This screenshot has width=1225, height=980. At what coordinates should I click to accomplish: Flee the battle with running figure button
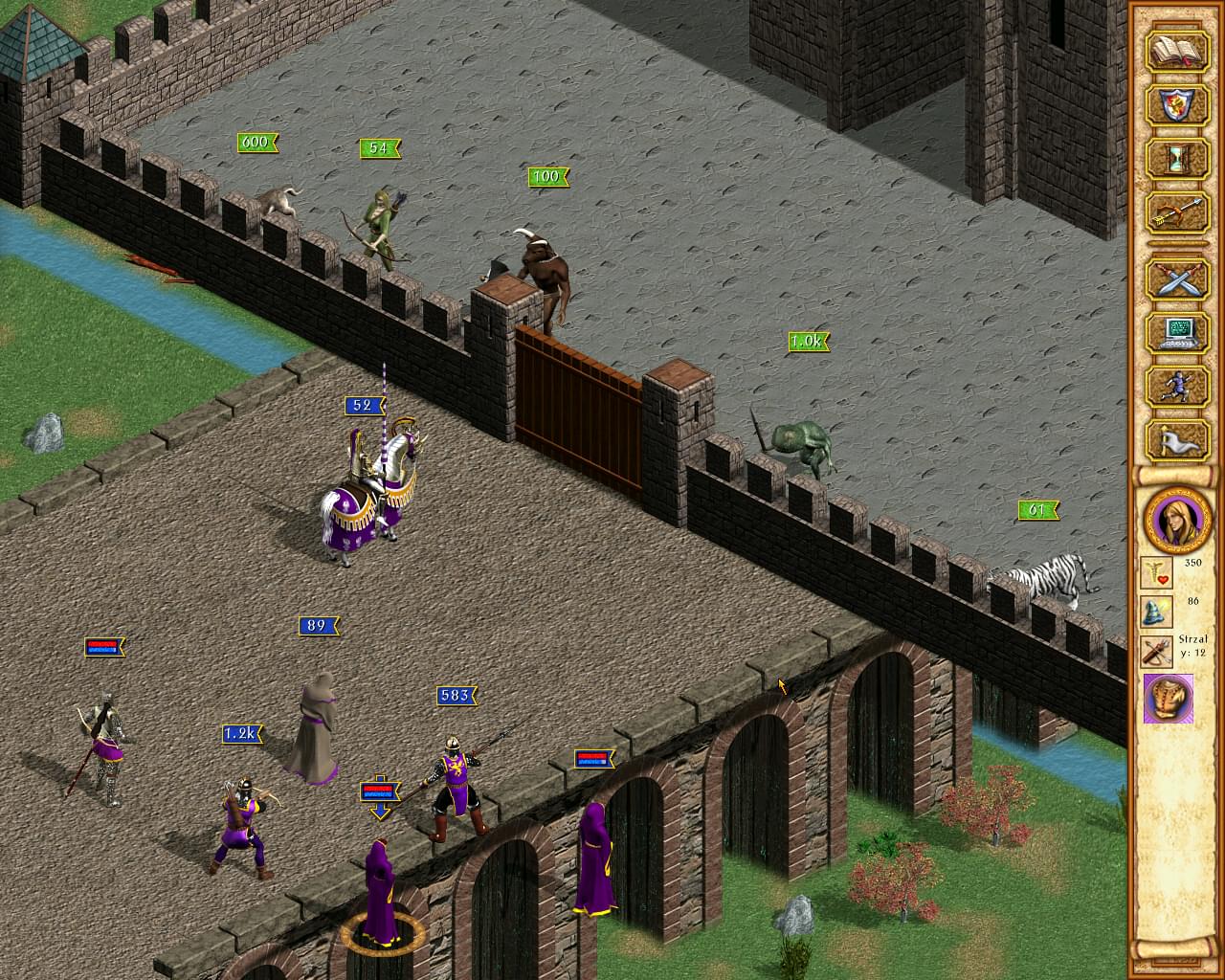(1175, 387)
